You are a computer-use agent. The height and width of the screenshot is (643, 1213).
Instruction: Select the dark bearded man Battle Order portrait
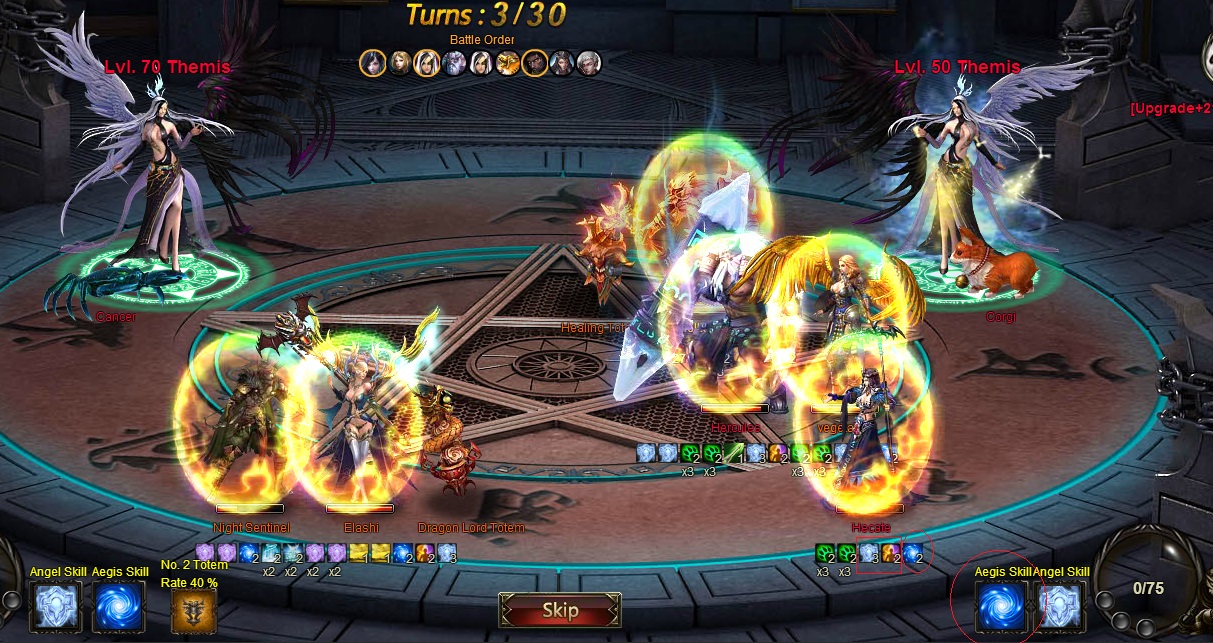point(535,63)
